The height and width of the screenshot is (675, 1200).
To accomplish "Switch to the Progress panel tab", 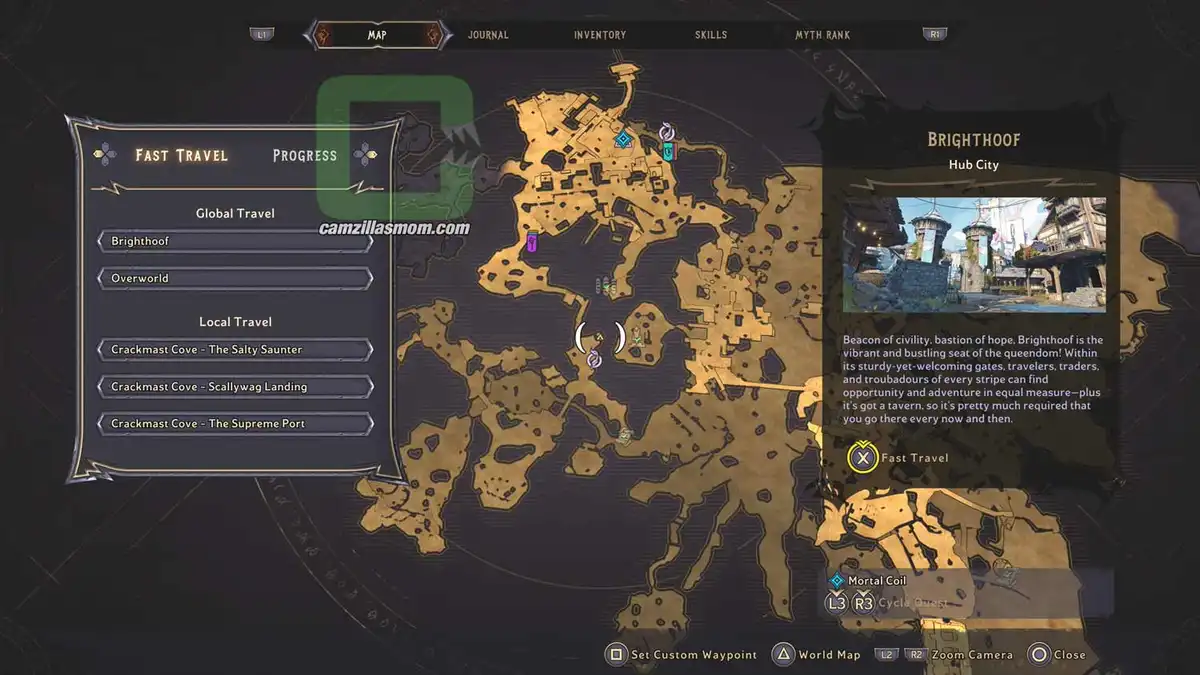I will pos(304,155).
